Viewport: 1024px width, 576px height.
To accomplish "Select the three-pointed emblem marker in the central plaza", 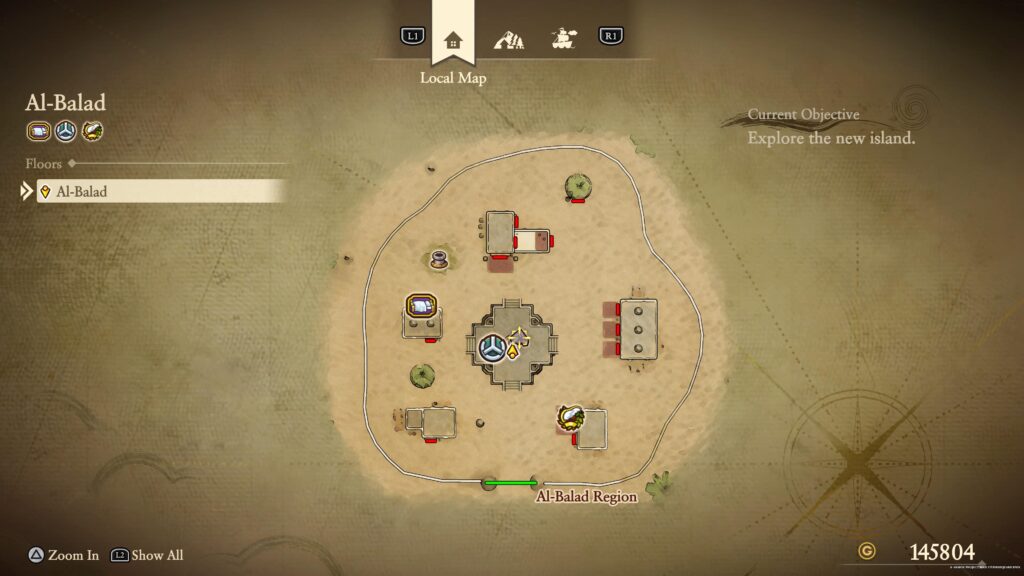I will tap(491, 347).
